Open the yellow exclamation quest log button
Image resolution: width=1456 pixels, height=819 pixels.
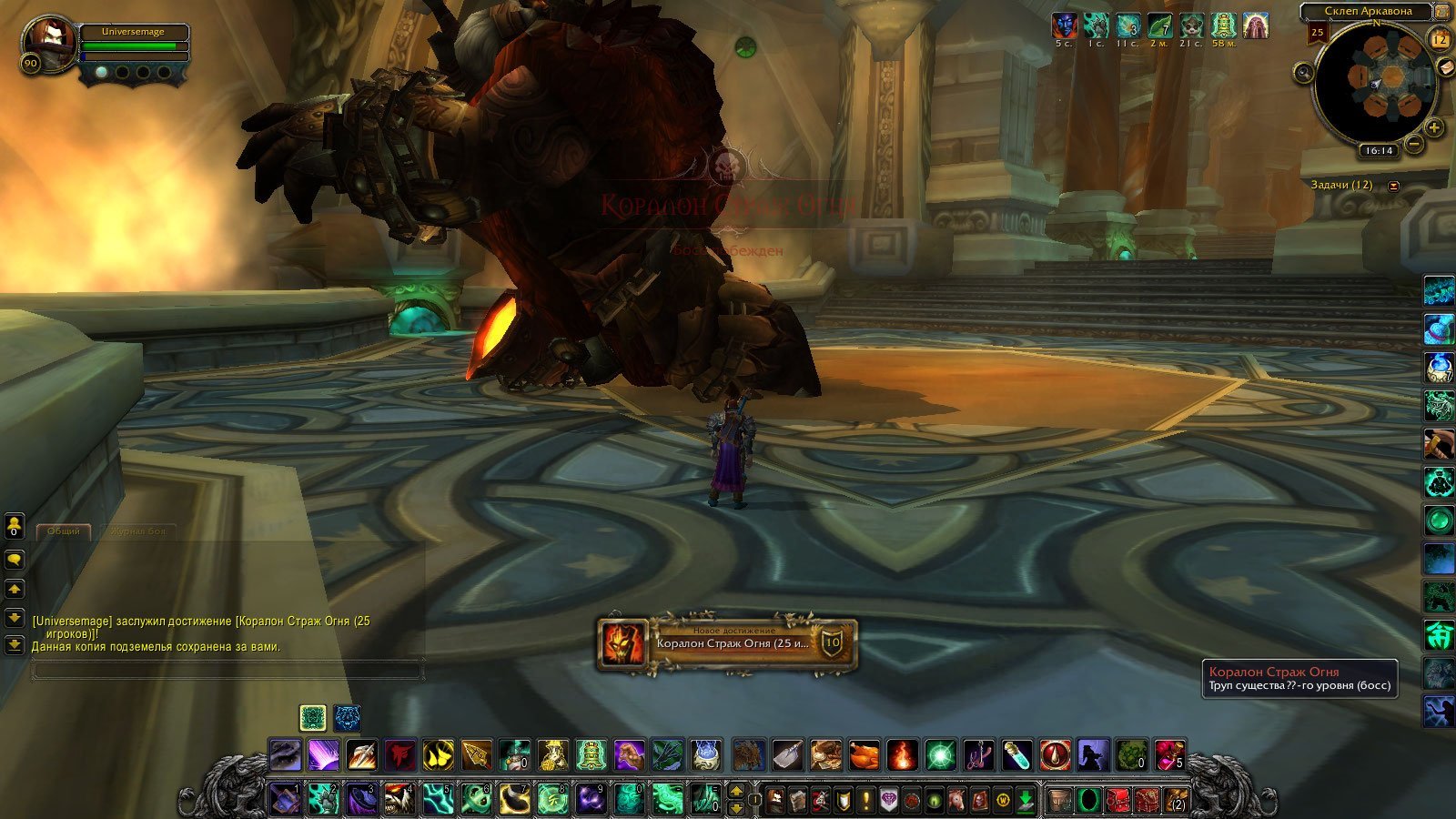(x=865, y=800)
